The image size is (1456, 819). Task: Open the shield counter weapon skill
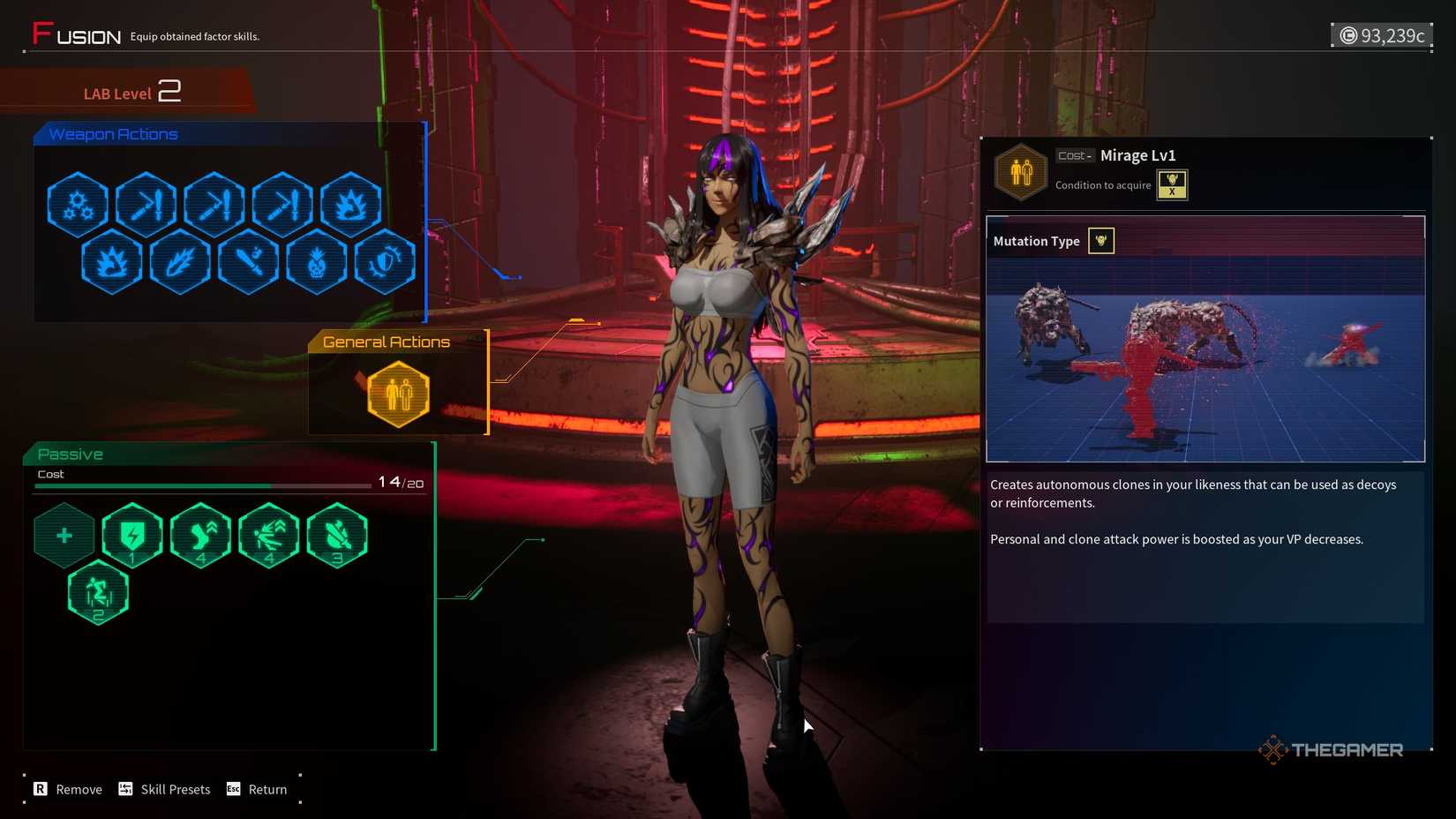click(384, 262)
